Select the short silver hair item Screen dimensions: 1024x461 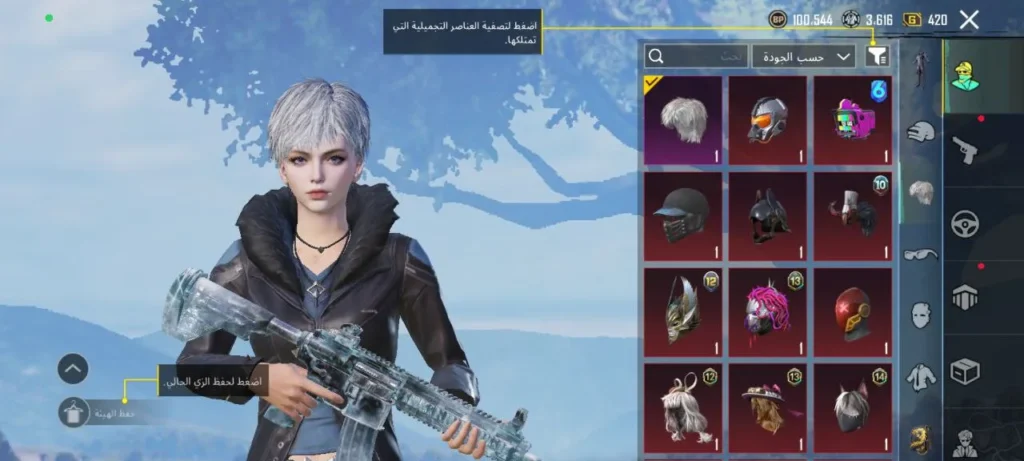(683, 120)
